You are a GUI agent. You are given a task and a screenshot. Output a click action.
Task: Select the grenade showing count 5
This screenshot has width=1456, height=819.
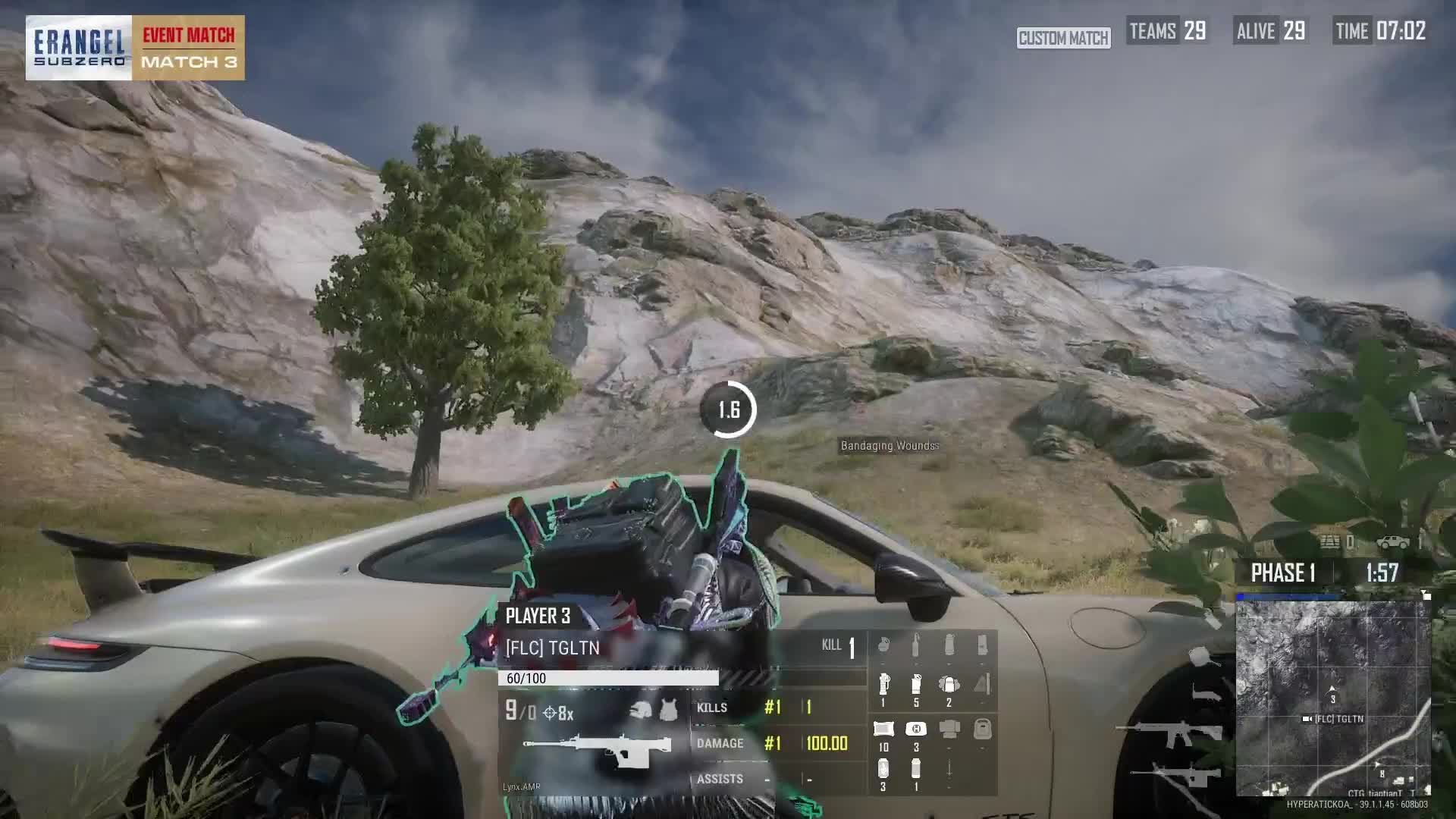coord(916,685)
